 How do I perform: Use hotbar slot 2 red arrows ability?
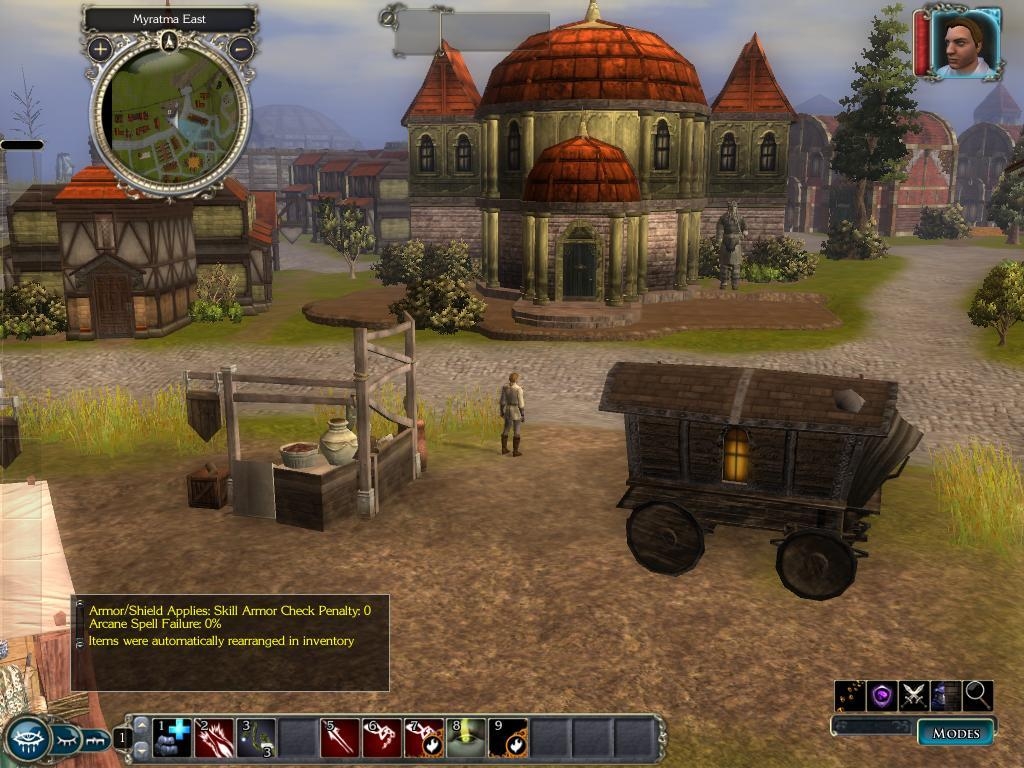[214, 738]
